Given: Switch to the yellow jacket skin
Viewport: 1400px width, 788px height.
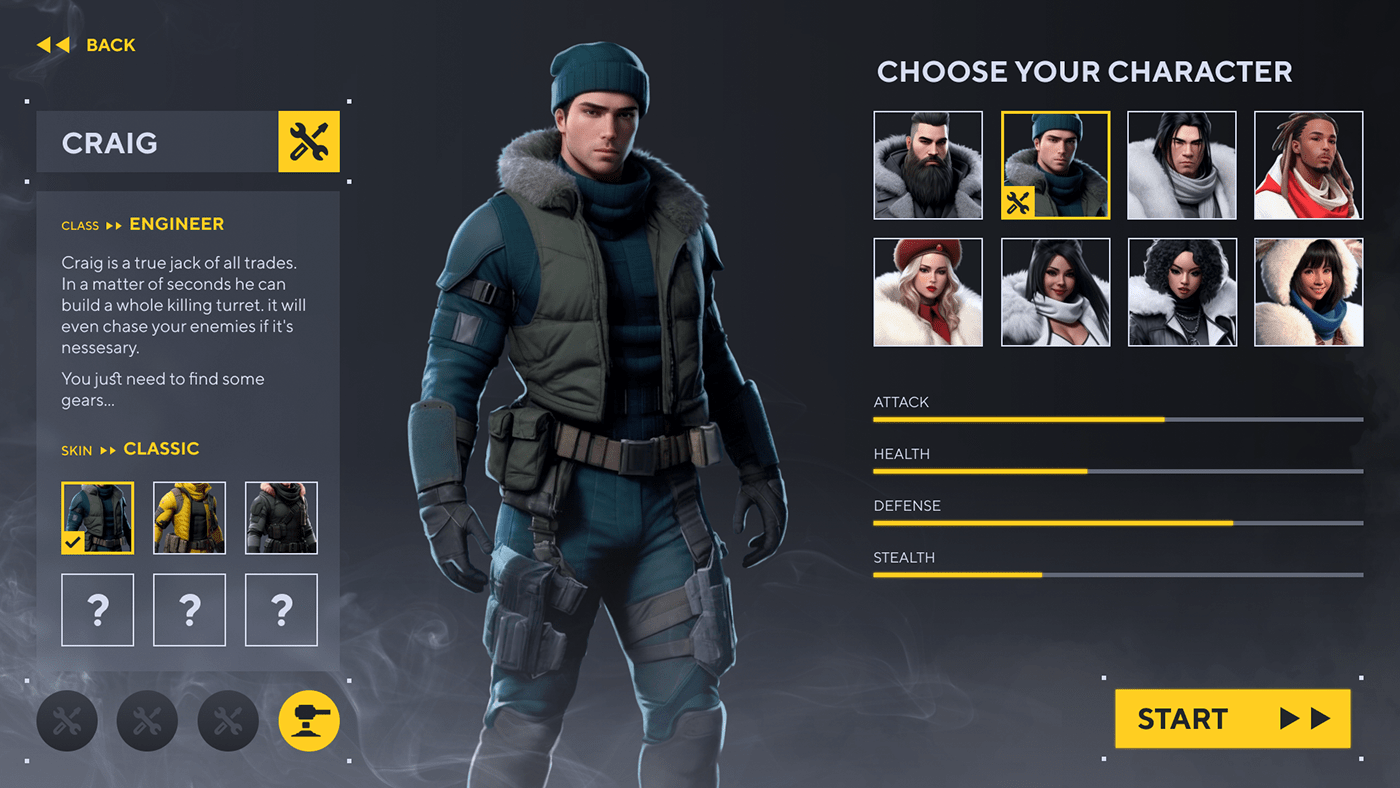Looking at the screenshot, I should 189,518.
